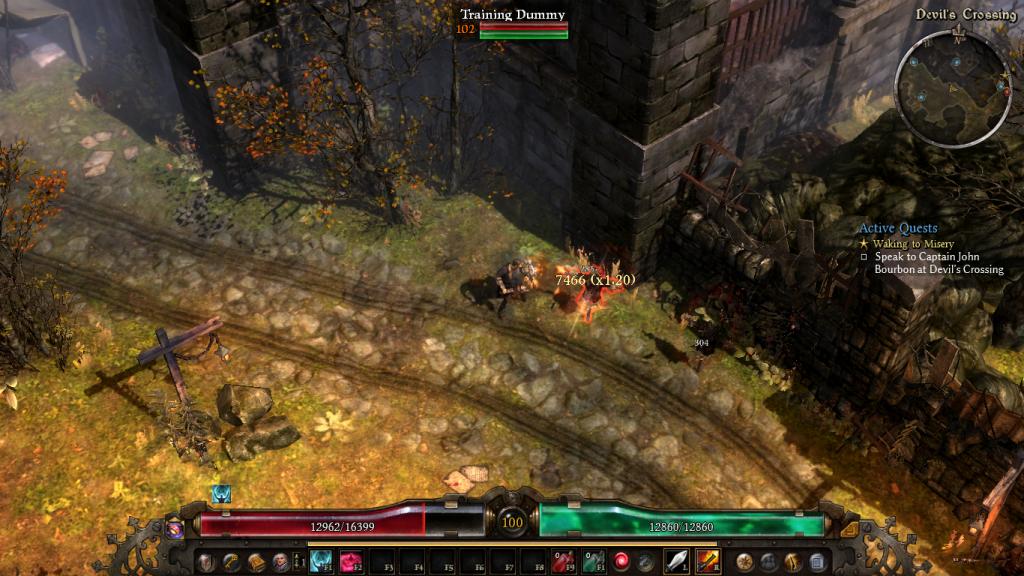Activate the red orb skill
The height and width of the screenshot is (576, 1024).
tap(622, 561)
